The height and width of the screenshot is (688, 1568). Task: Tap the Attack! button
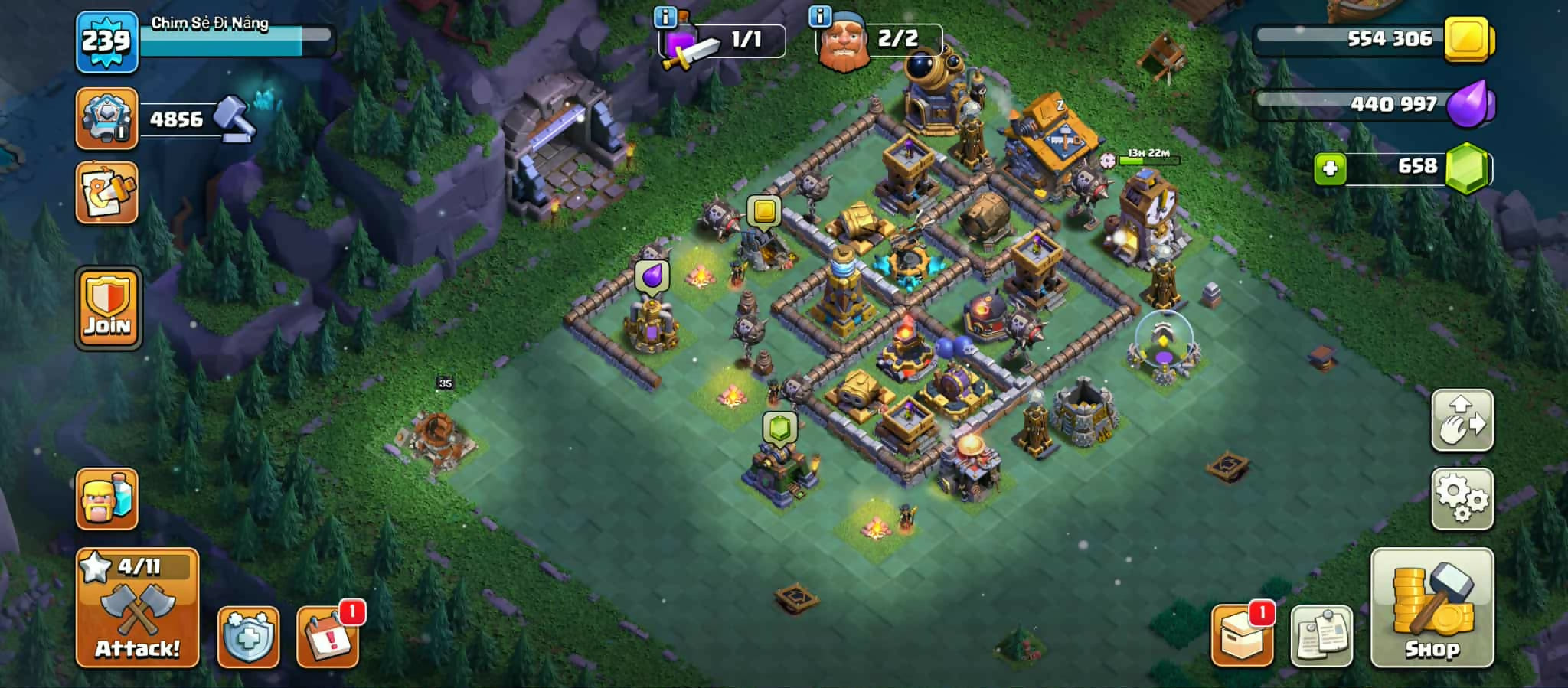(137, 608)
